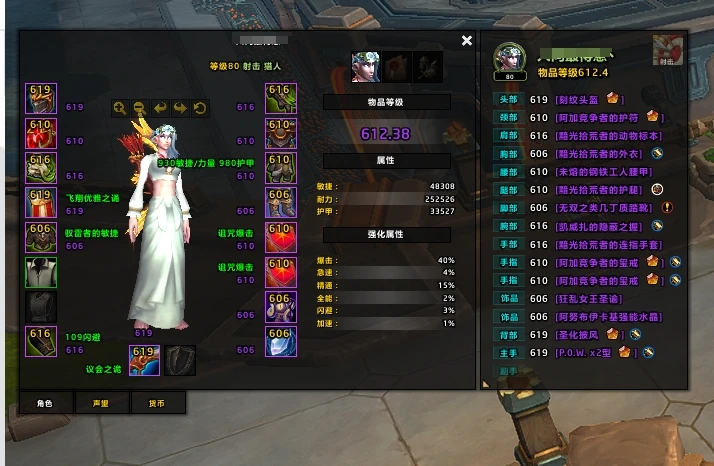714x466 pixels.
Task: Open the 声望 reputation tab
Action: coord(101,403)
